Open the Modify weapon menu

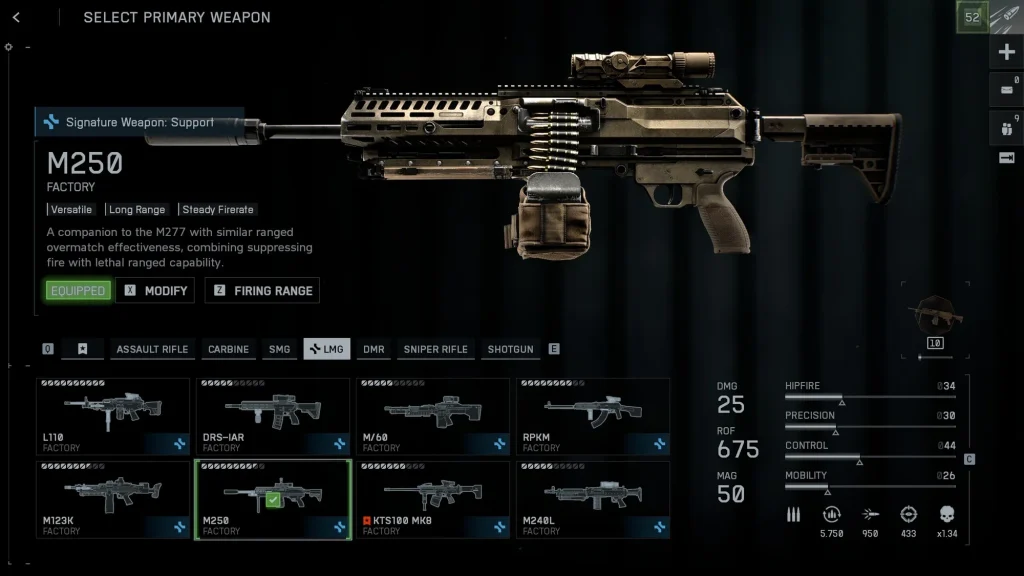pyautogui.click(x=155, y=291)
